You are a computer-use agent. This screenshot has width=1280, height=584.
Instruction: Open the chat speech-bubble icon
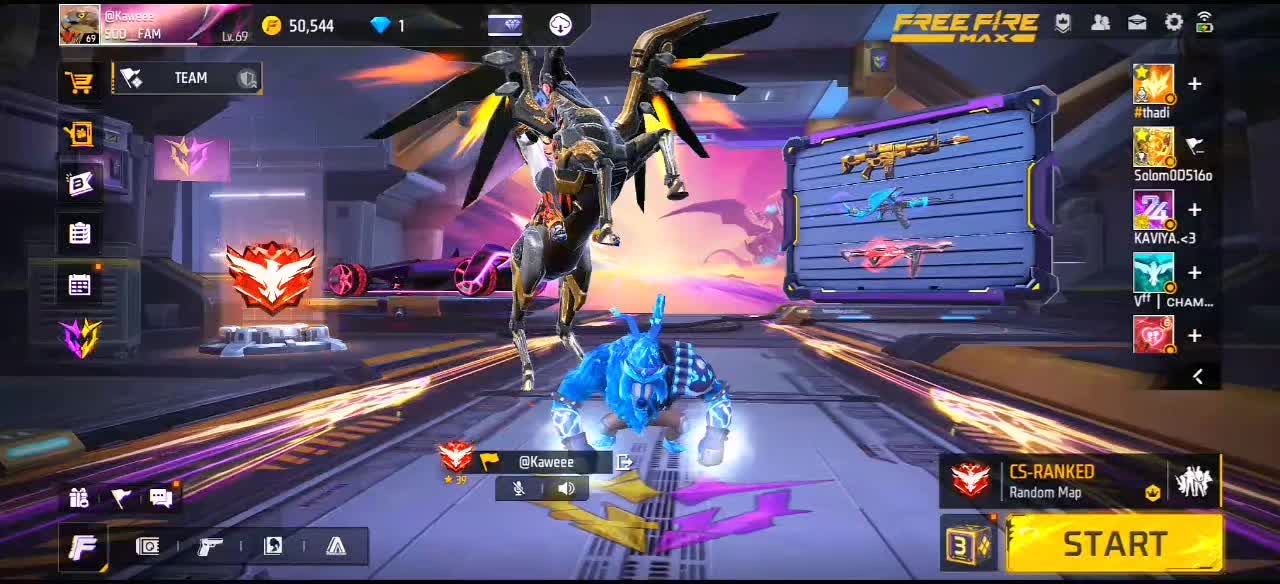(x=161, y=498)
